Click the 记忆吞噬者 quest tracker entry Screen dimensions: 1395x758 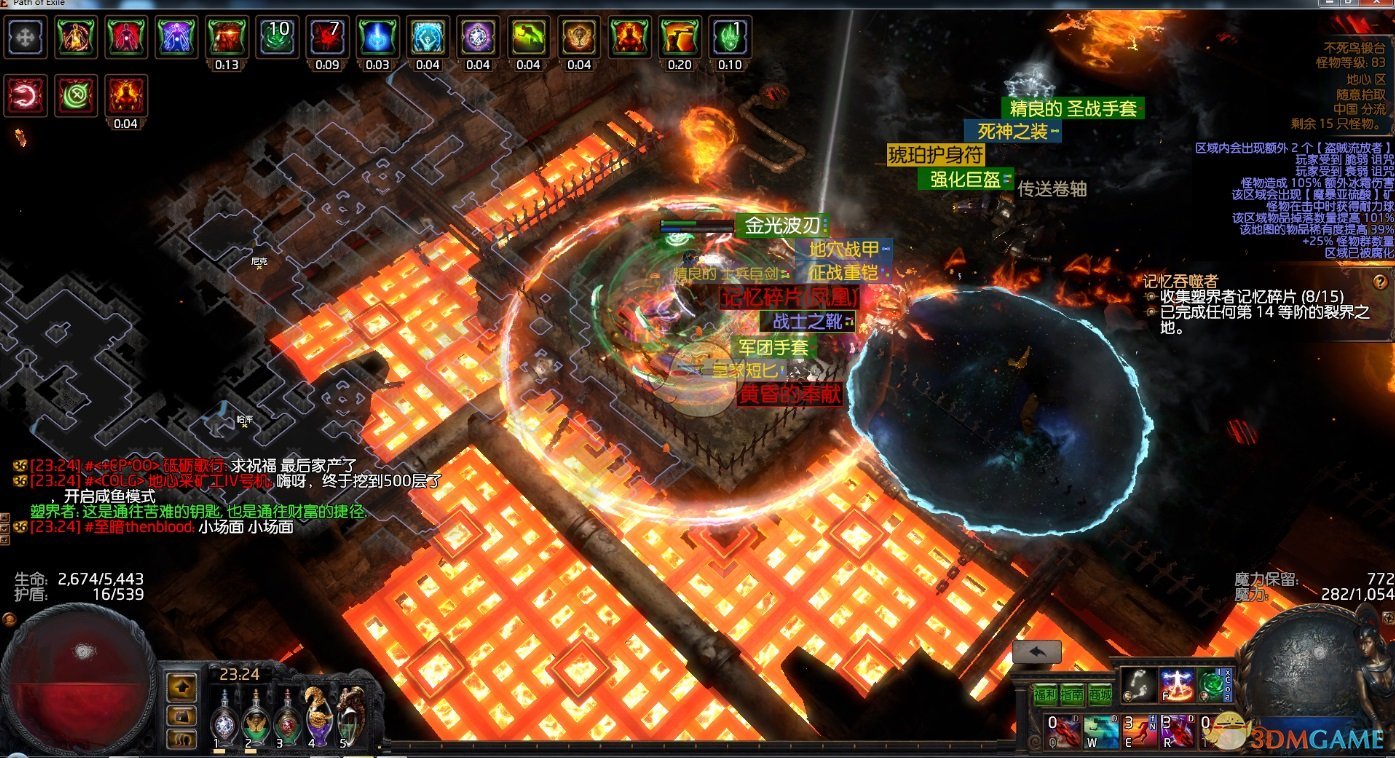pos(1181,281)
